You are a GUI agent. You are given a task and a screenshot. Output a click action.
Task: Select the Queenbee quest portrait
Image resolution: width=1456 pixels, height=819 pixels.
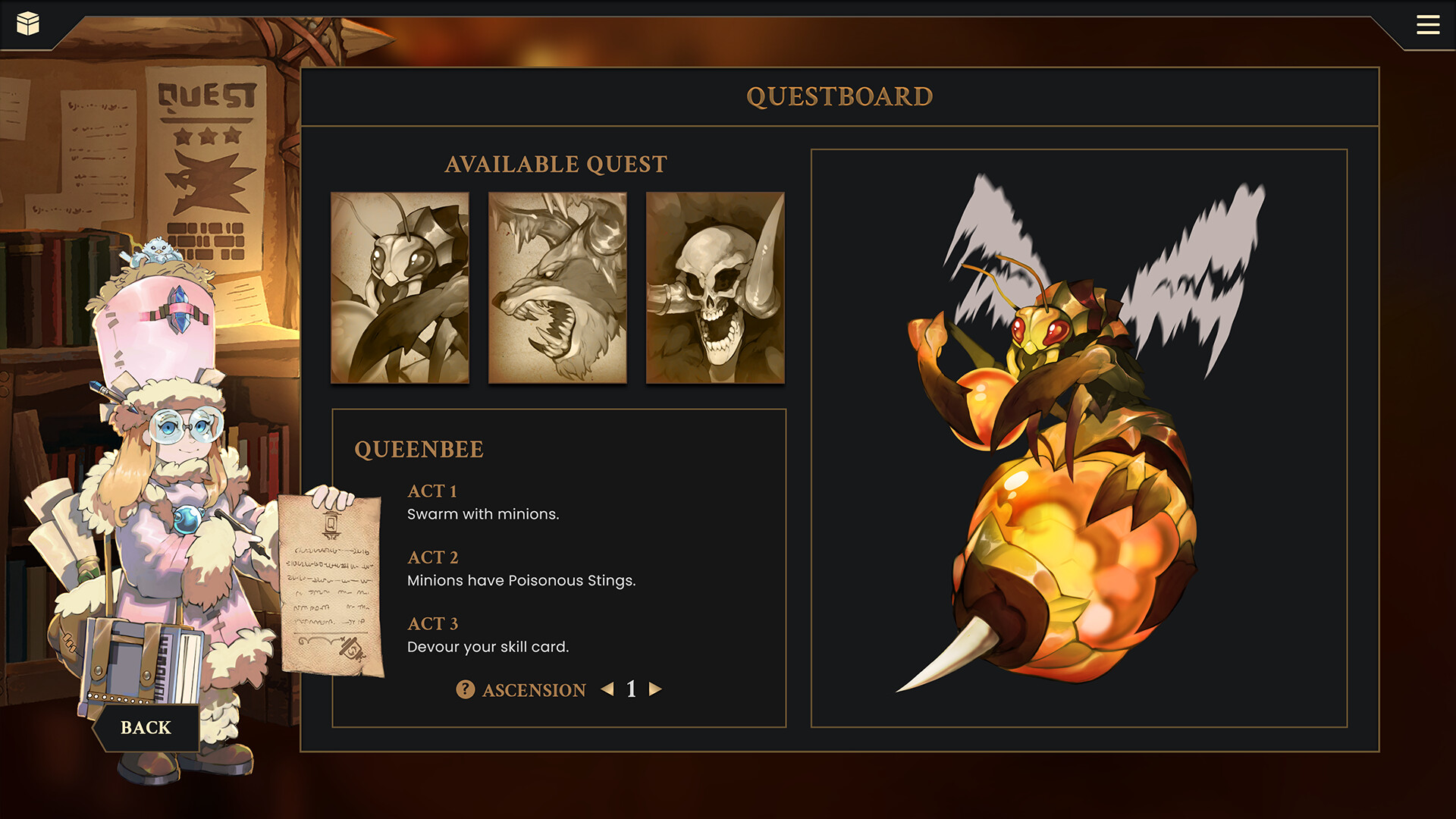pos(400,288)
